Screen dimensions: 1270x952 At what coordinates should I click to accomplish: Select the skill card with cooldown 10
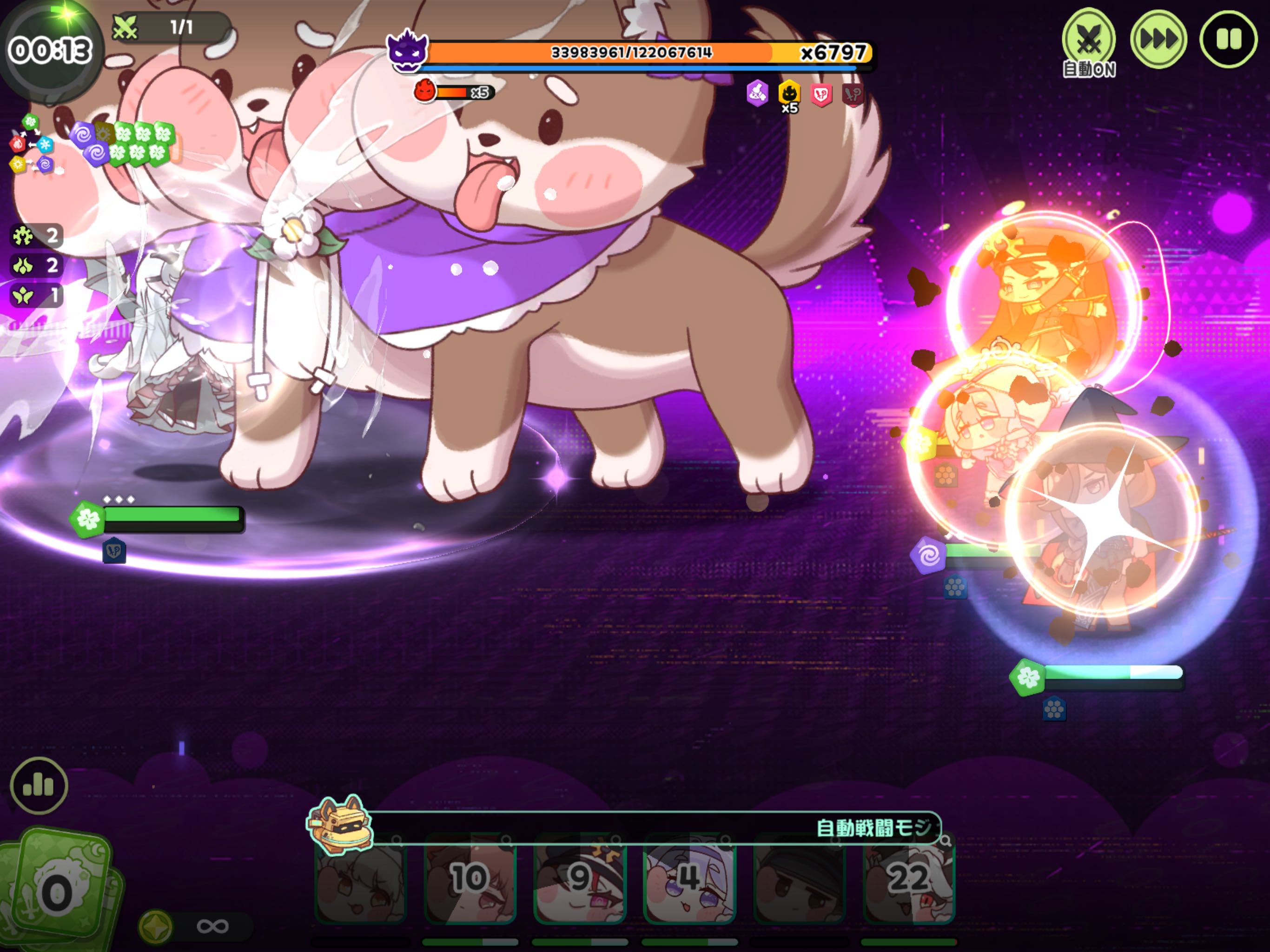pyautogui.click(x=470, y=879)
